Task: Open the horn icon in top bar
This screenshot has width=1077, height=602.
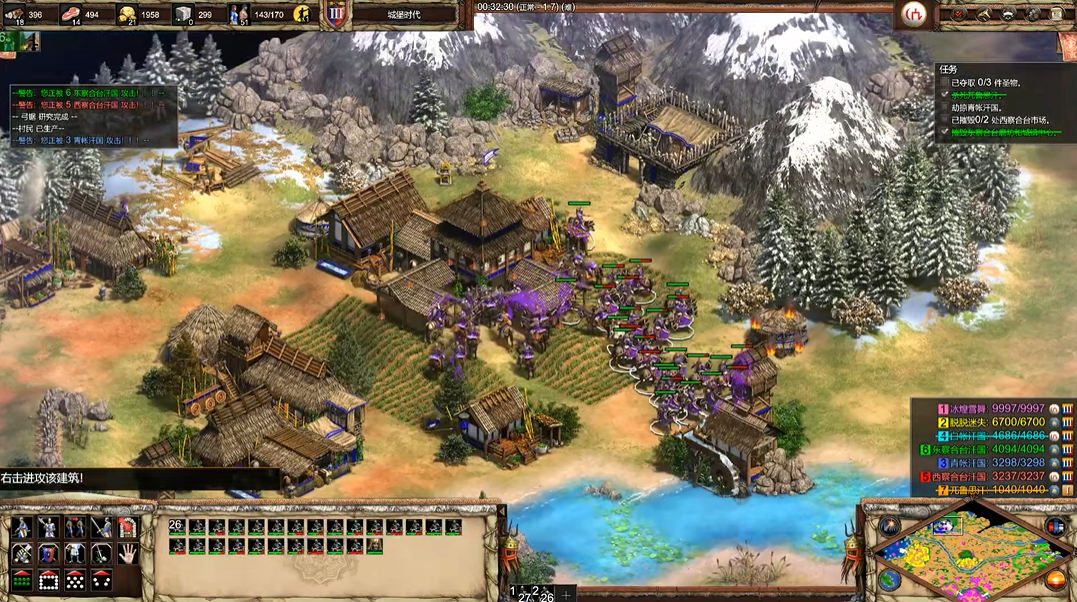Action: (x=983, y=14)
